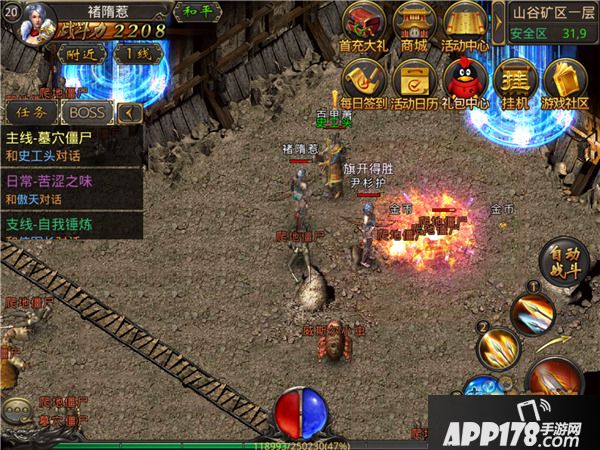Image resolution: width=600 pixels, height=450 pixels.
Task: Open the 商城 shop
Action: tap(414, 23)
